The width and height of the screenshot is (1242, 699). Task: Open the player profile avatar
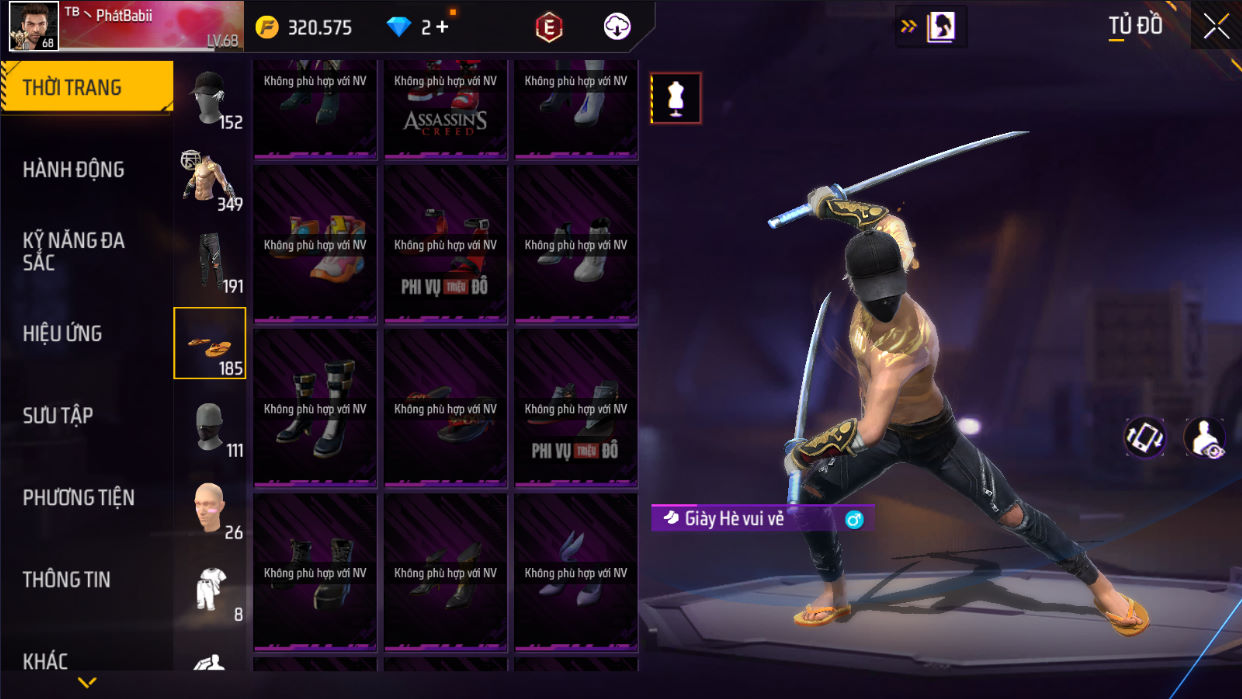tap(33, 26)
